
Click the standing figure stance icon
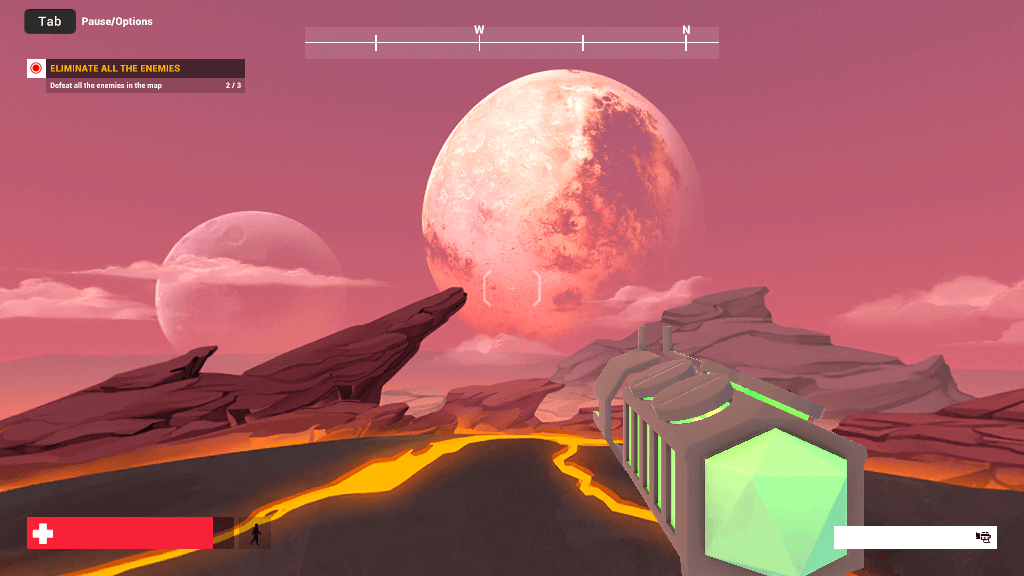[x=256, y=534]
